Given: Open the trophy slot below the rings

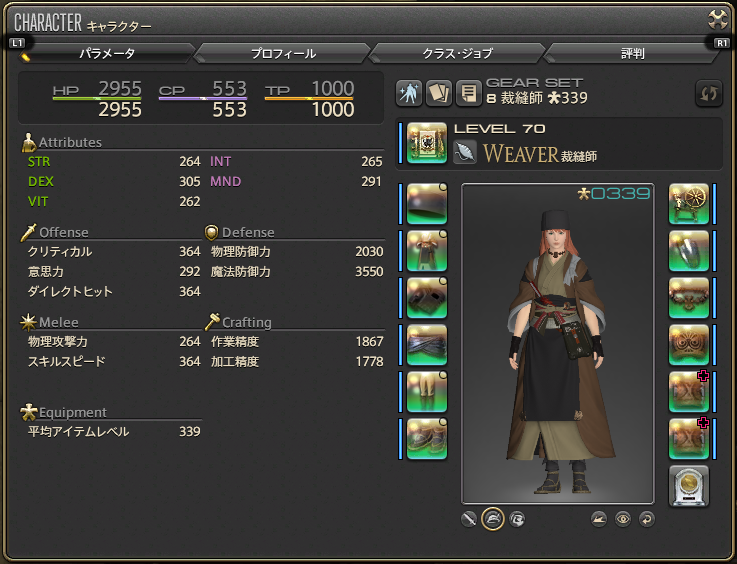Looking at the screenshot, I should (x=688, y=485).
